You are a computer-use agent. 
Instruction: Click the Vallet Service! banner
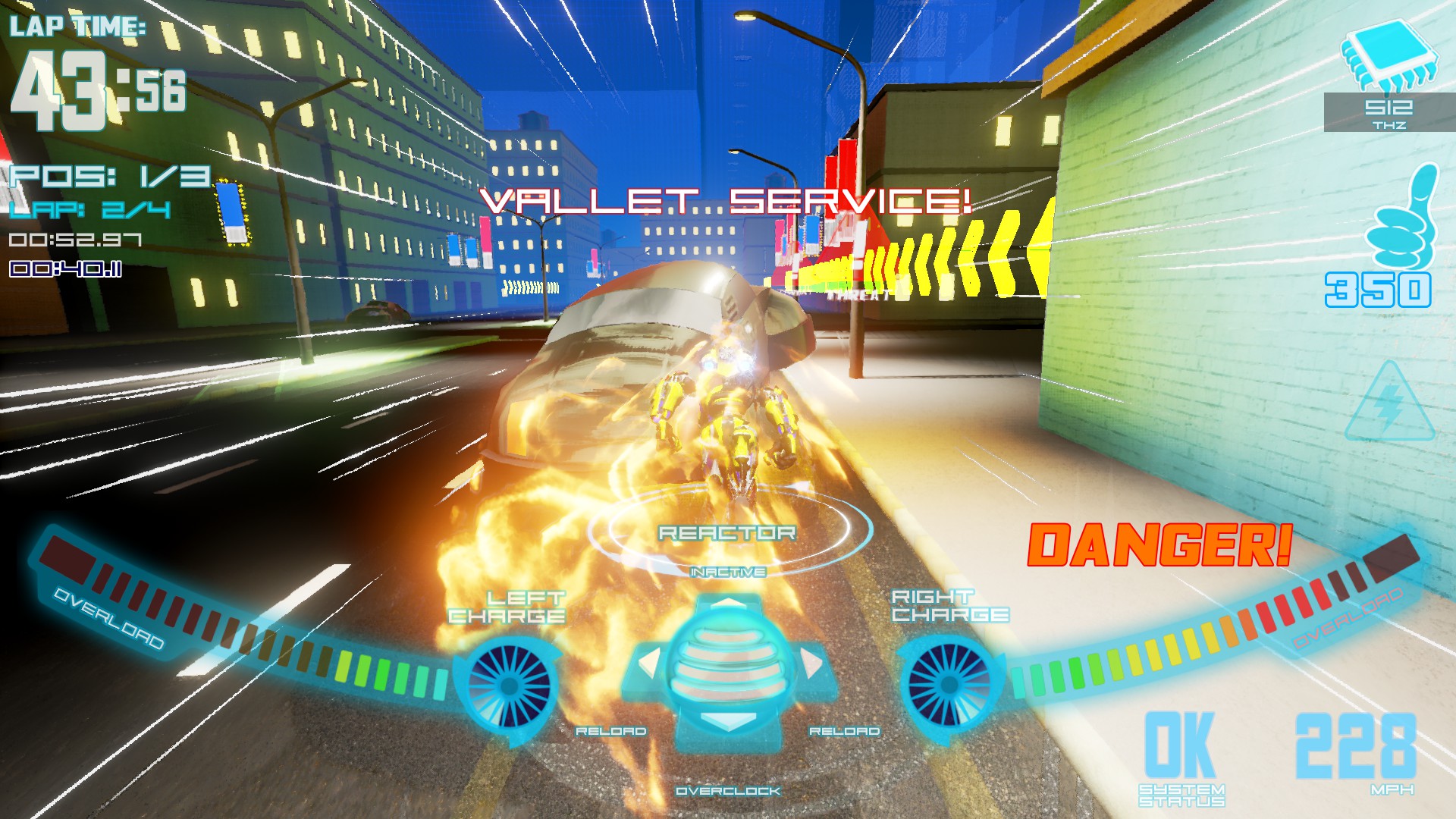730,201
